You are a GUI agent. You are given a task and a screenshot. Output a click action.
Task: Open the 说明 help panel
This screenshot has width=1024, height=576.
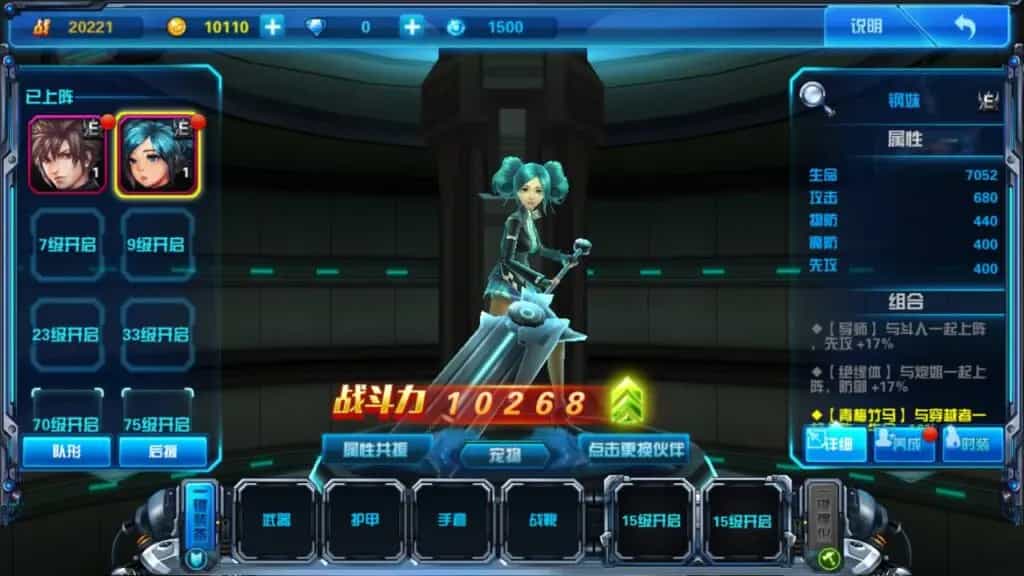(866, 27)
